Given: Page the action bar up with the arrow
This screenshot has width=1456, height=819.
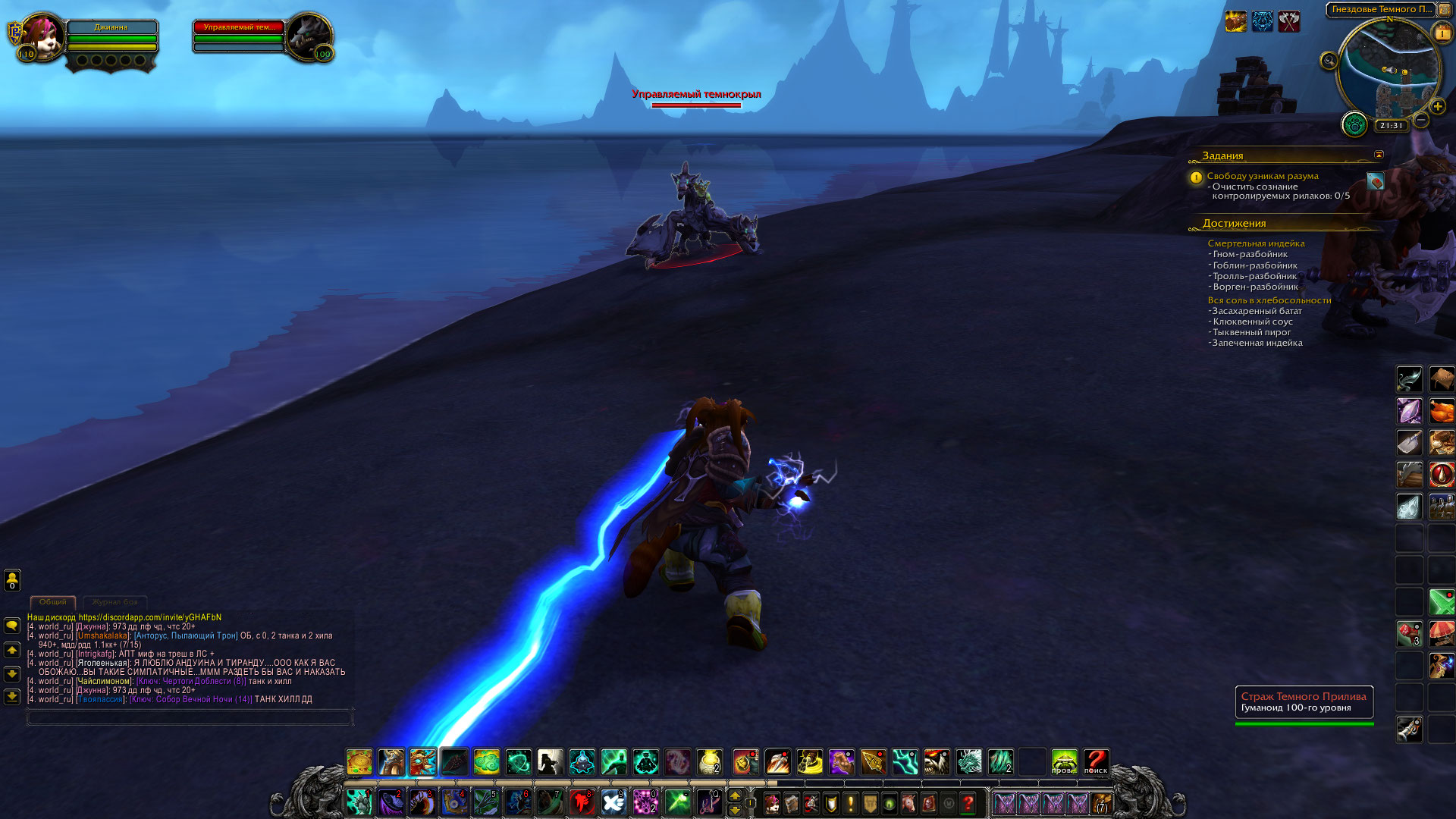Looking at the screenshot, I should pyautogui.click(x=734, y=795).
